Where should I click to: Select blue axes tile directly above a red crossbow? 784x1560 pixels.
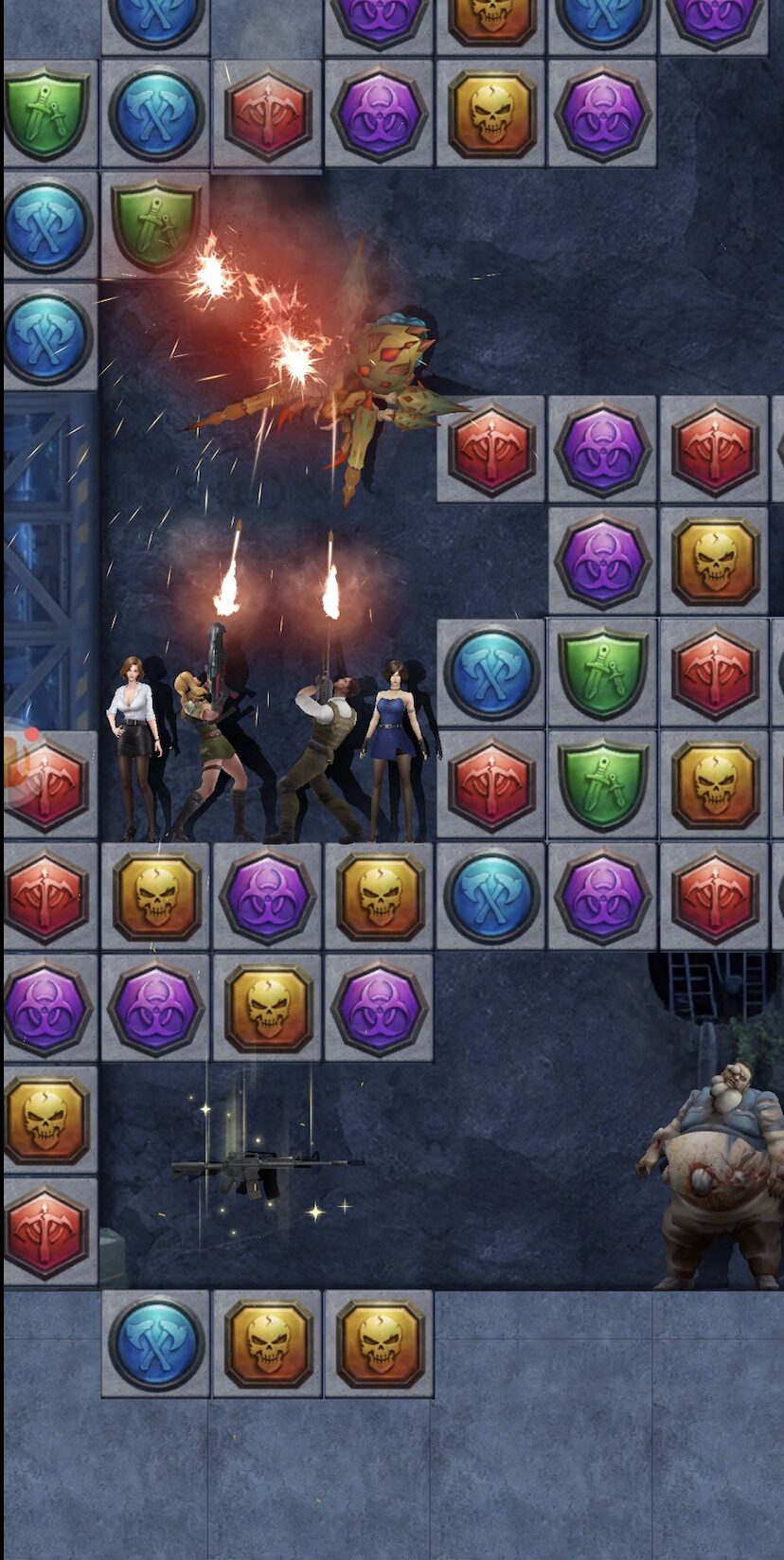point(491,672)
